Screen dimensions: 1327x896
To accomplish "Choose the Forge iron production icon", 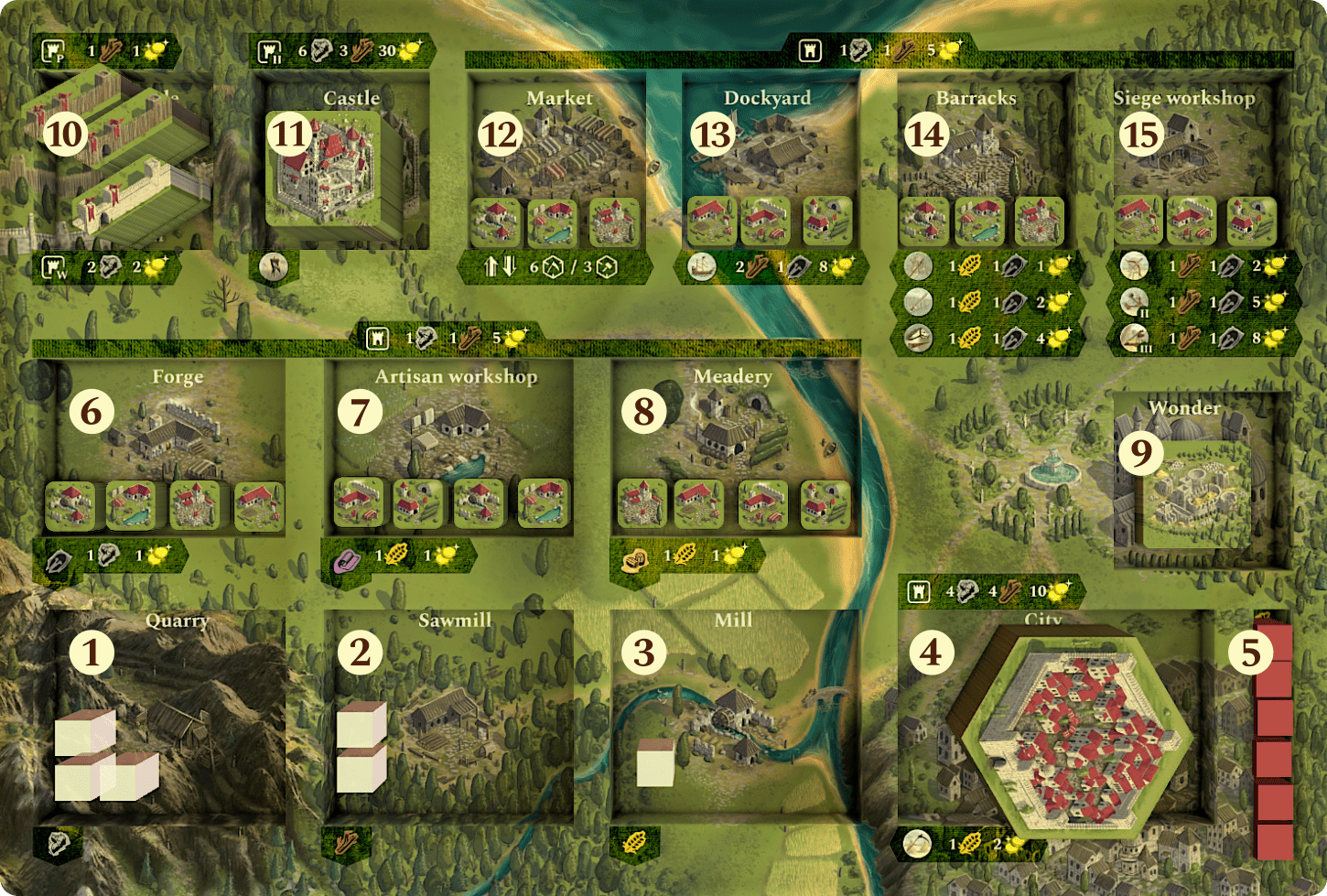I will (x=59, y=560).
